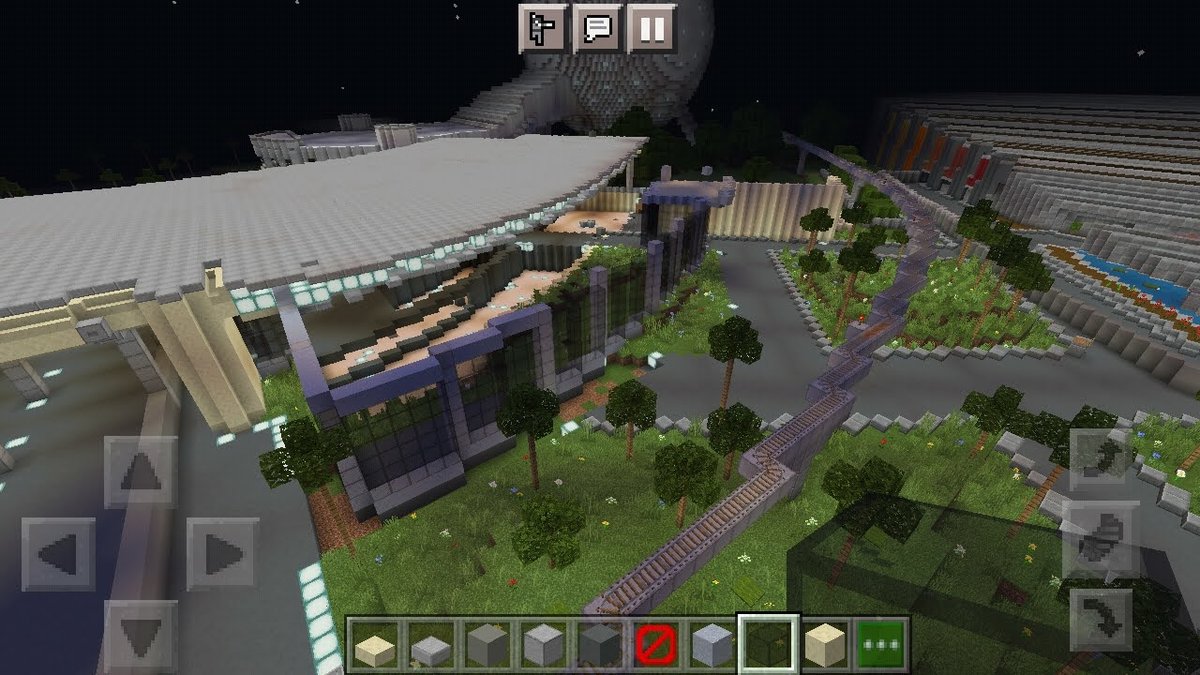Strafe right with the right arrow

222,553
